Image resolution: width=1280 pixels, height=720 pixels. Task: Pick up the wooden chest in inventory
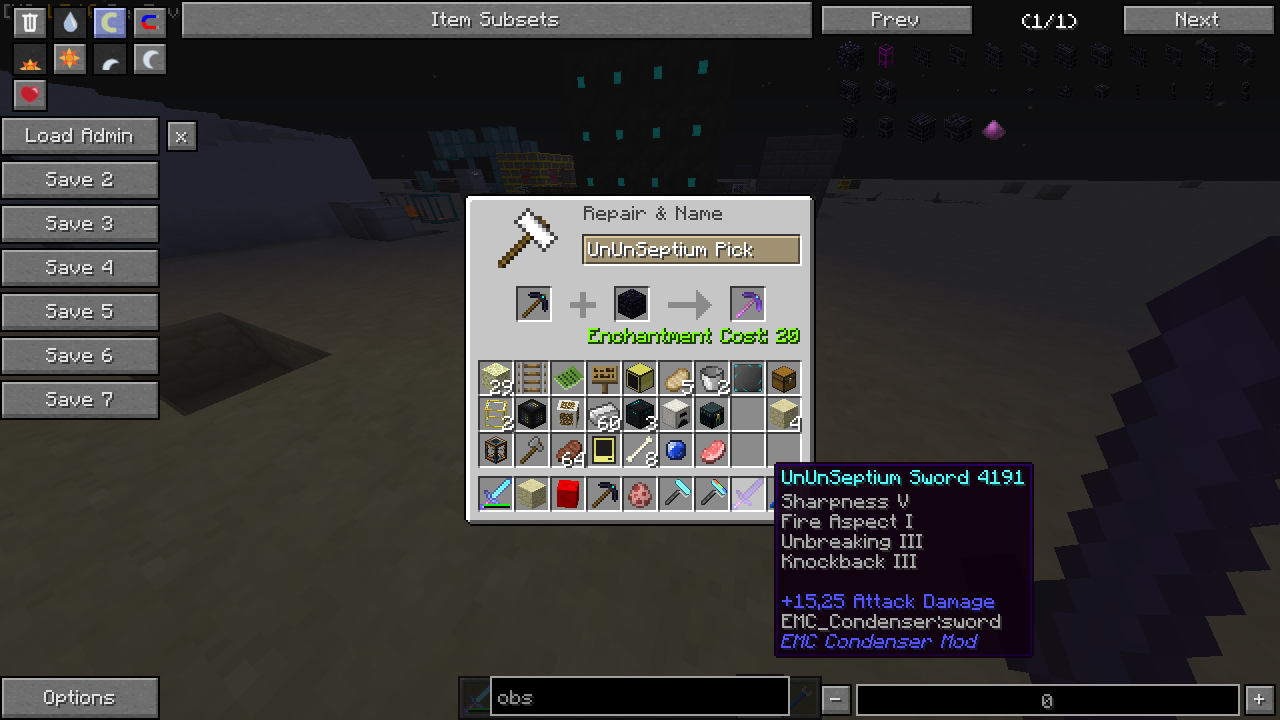point(784,378)
